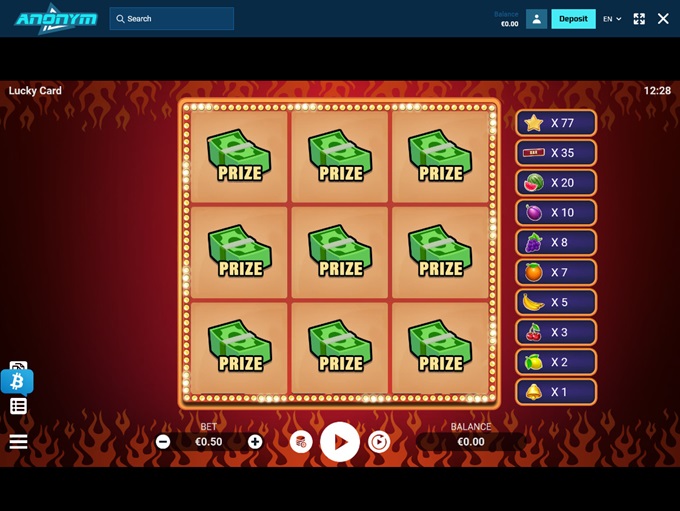680x511 pixels.
Task: Start a round with the play button
Action: (340, 441)
